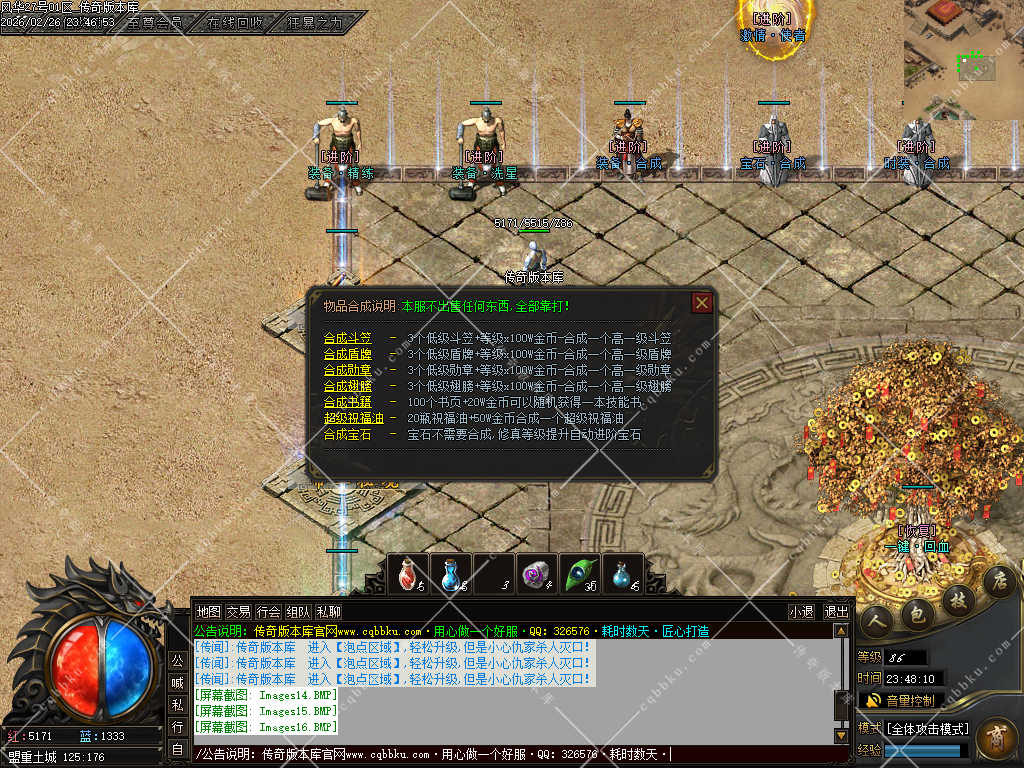
Task: Open the 技 skills round button
Action: pyautogui.click(x=958, y=598)
